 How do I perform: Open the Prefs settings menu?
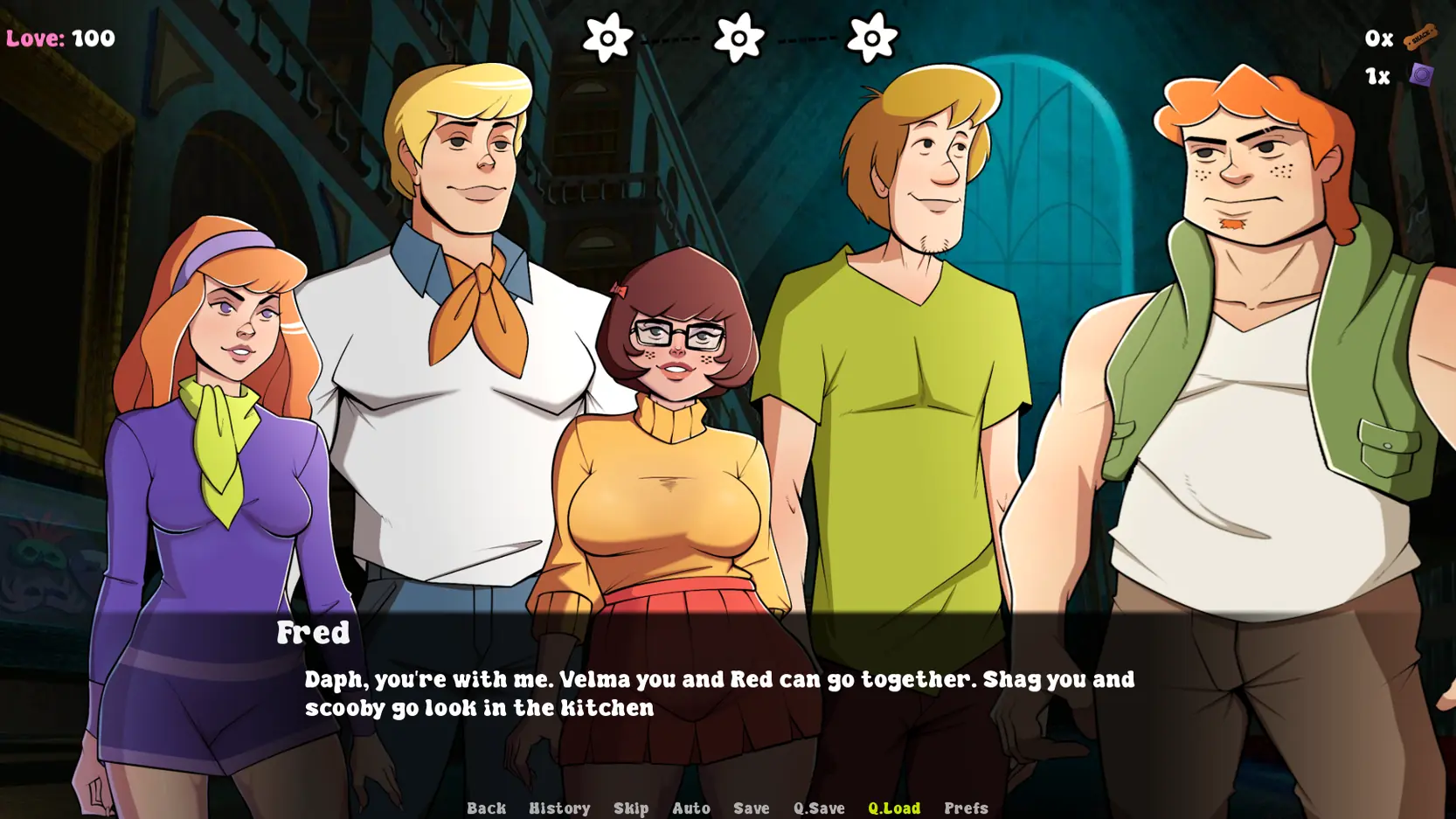point(966,808)
